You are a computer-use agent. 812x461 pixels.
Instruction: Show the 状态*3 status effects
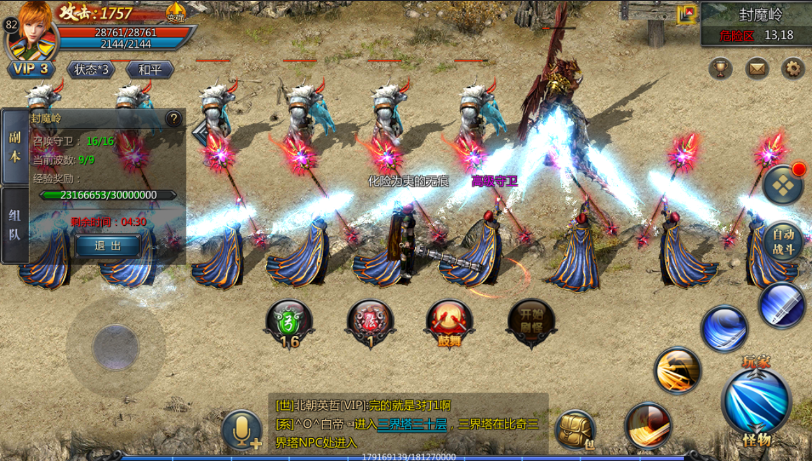pos(90,70)
